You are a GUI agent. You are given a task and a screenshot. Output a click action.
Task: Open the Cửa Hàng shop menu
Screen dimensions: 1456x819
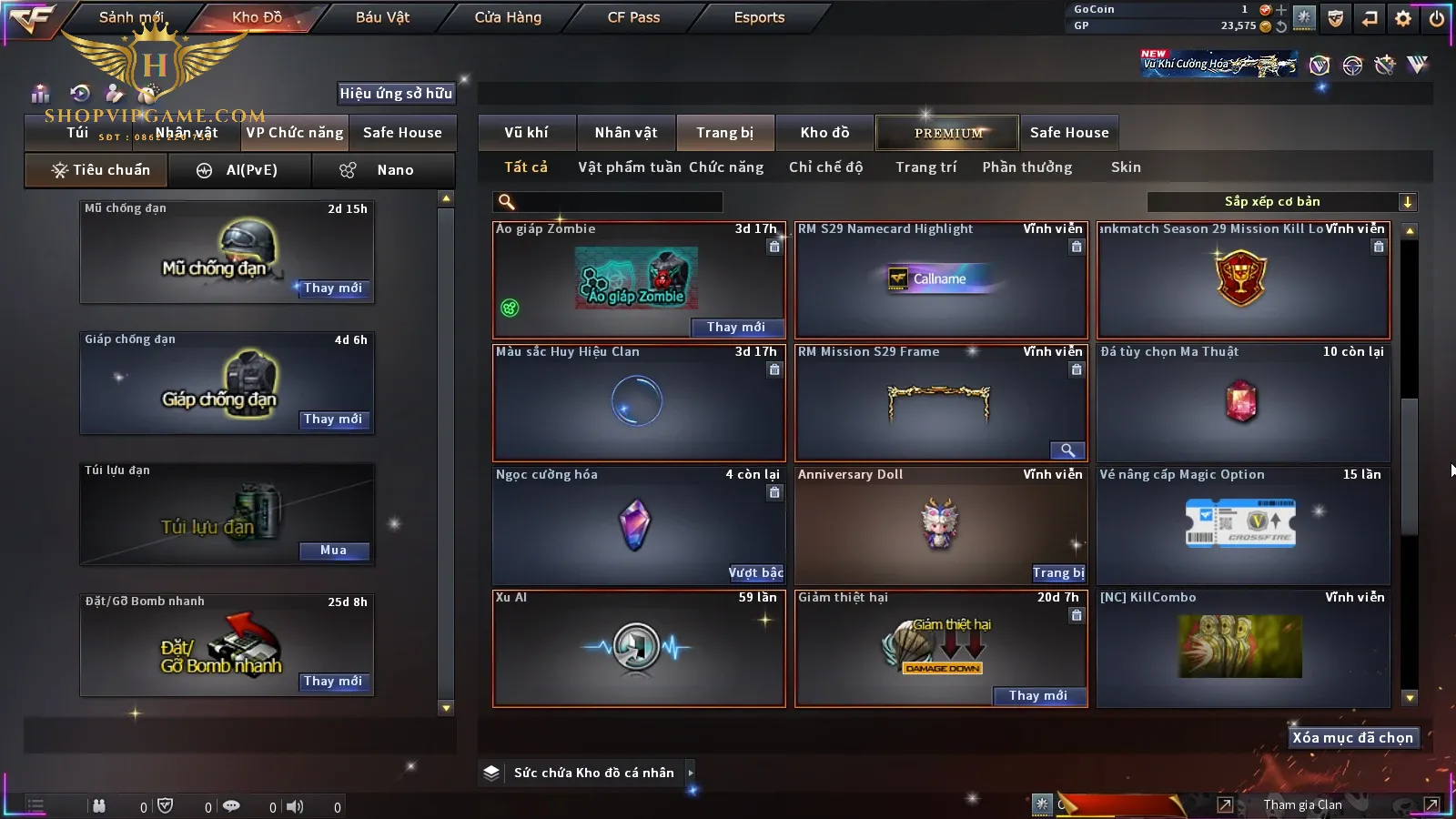(508, 17)
